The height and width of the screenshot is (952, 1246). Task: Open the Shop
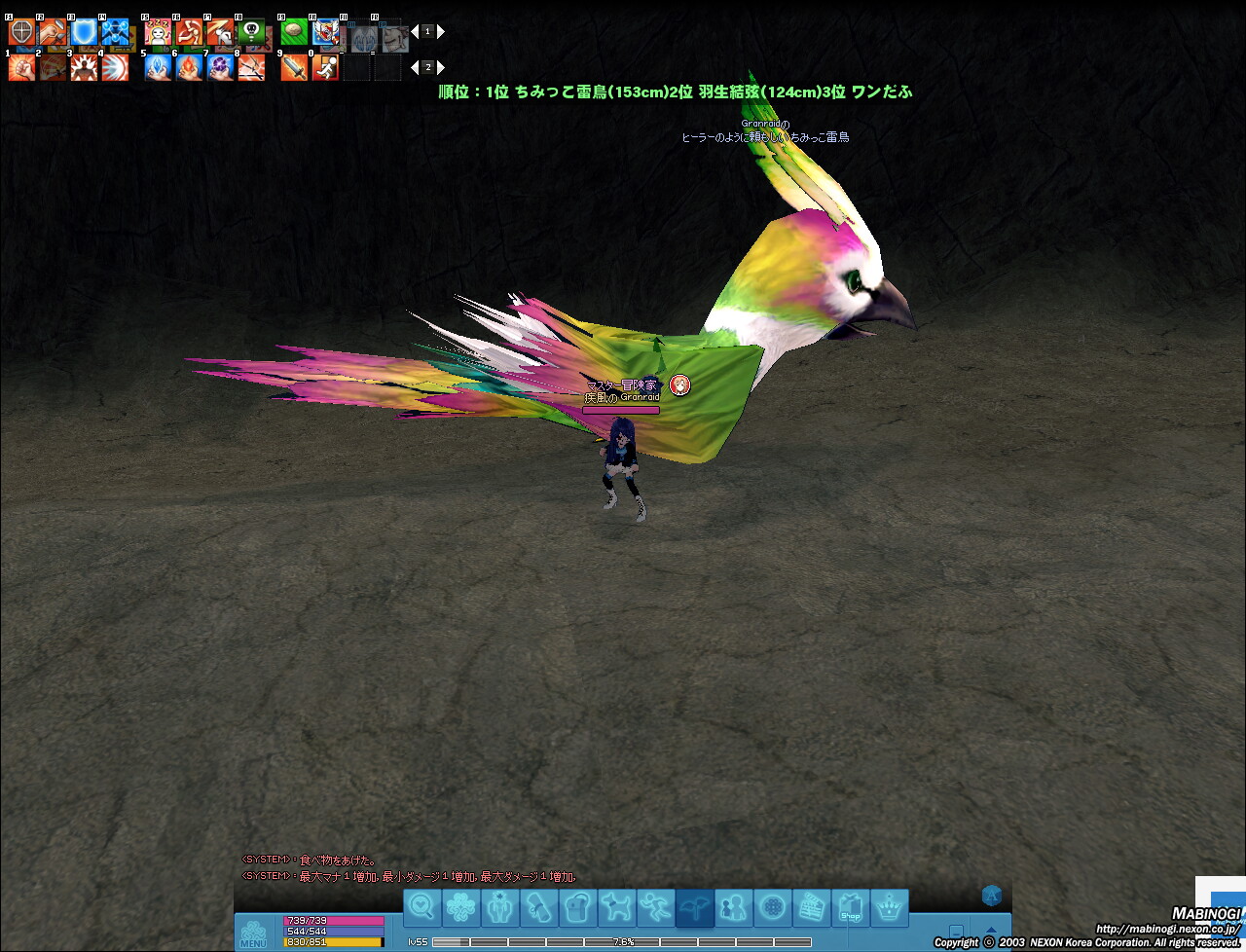click(x=850, y=908)
